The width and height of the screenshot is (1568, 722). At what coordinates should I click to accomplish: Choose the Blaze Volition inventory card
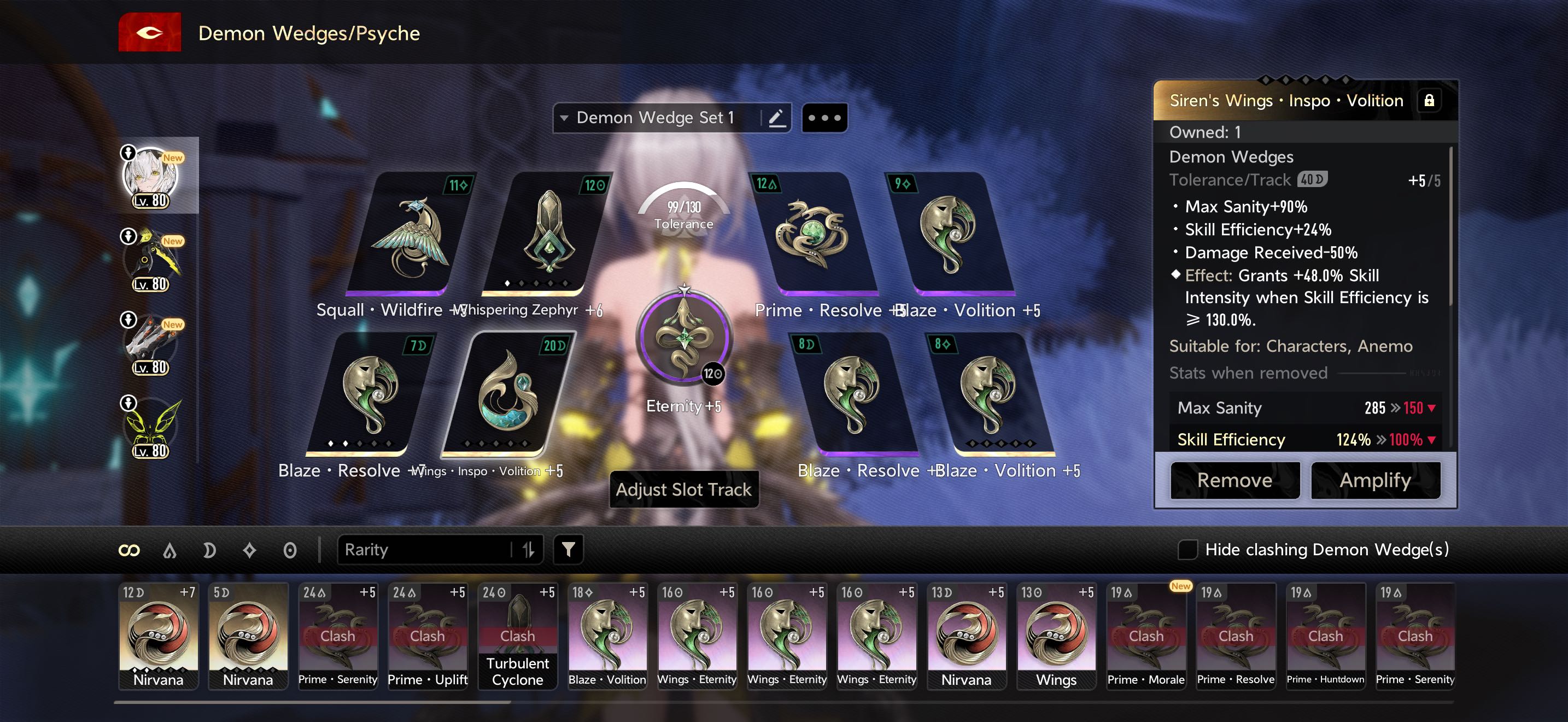click(x=607, y=636)
